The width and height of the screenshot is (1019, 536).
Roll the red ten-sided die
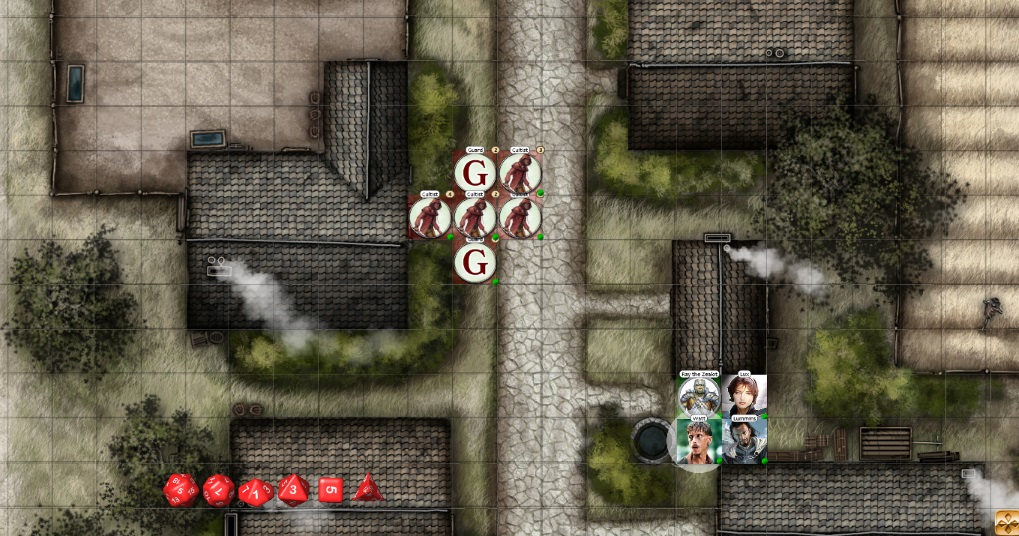(x=256, y=491)
